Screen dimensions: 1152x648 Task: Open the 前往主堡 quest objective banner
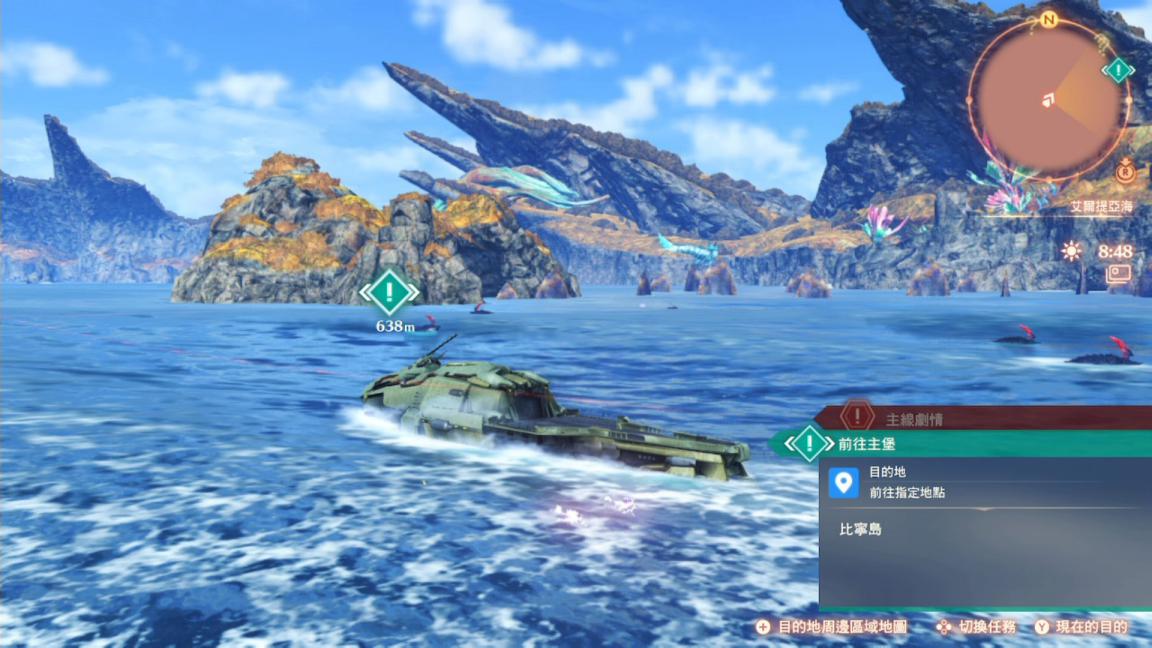(960, 443)
